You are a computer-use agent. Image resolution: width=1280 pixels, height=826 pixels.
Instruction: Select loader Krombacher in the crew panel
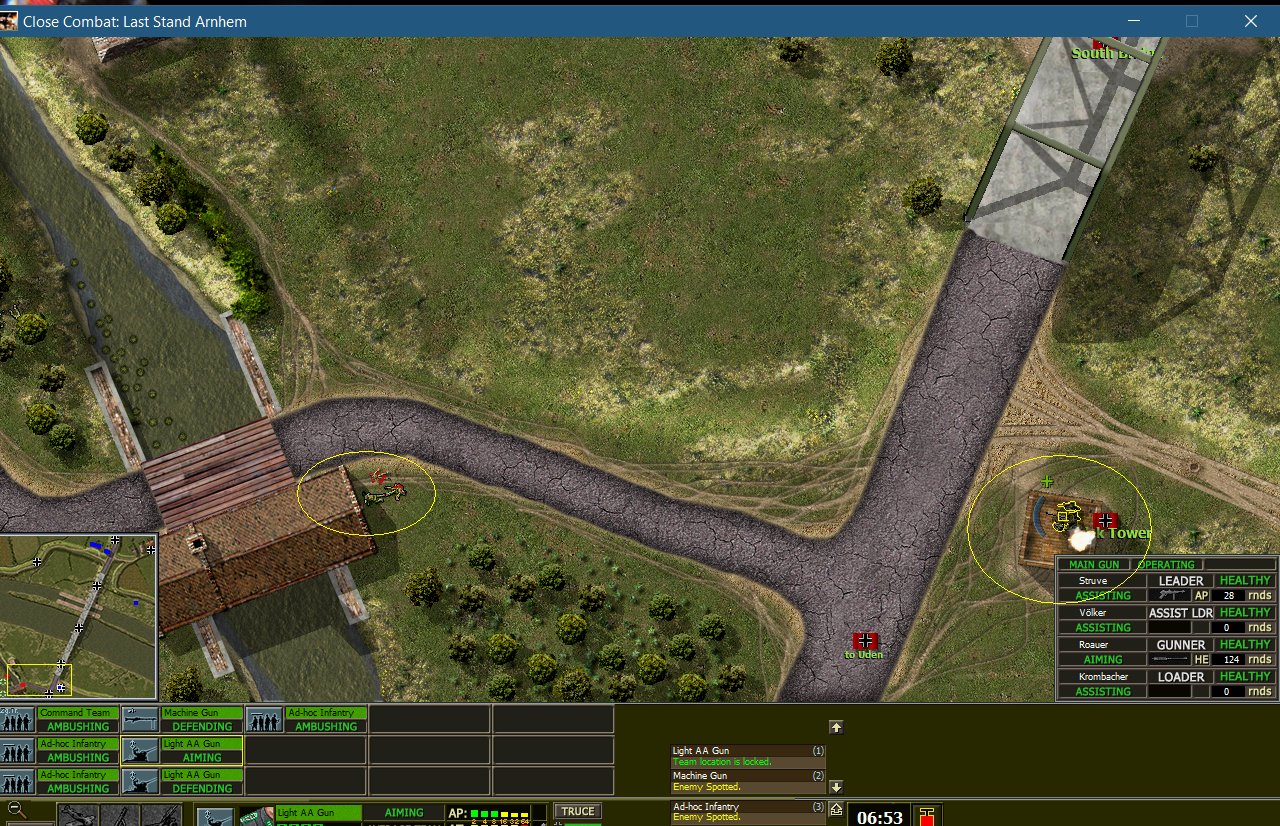[x=1166, y=684]
